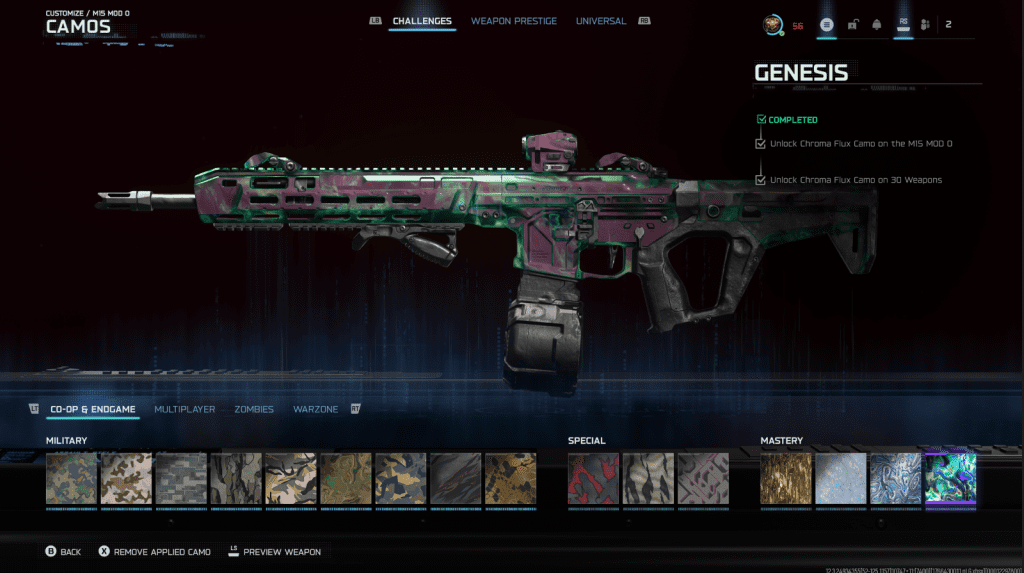
Task: Select the gold mastery camo swatch
Action: pos(786,479)
